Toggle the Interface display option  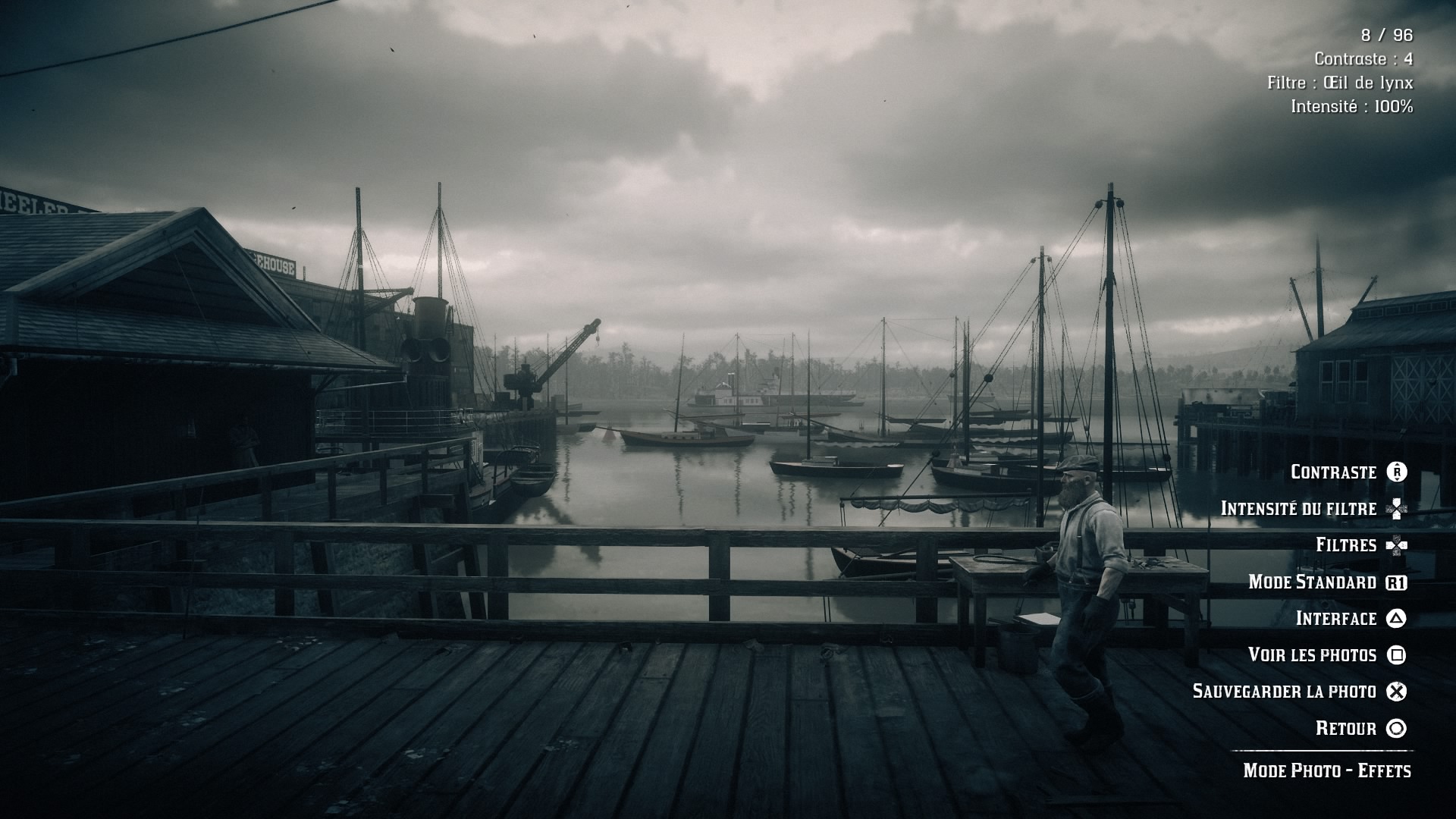1335,619
